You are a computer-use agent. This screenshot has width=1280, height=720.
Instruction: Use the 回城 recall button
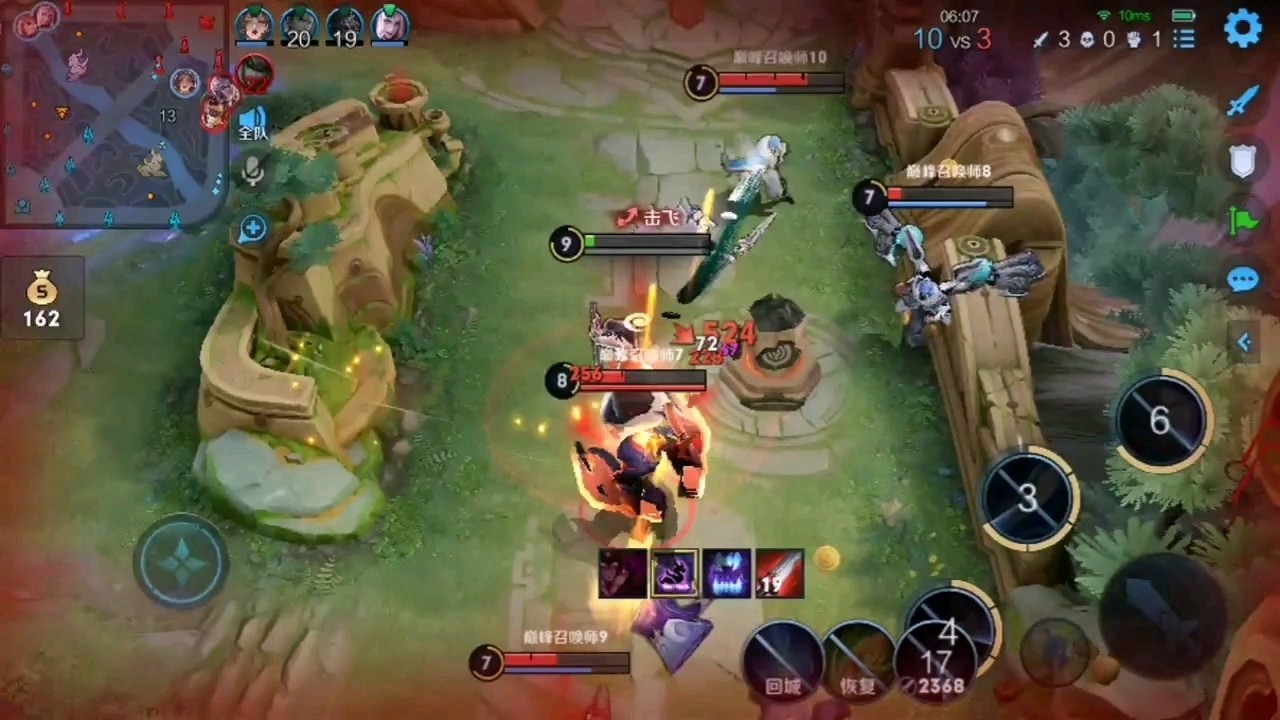784,660
